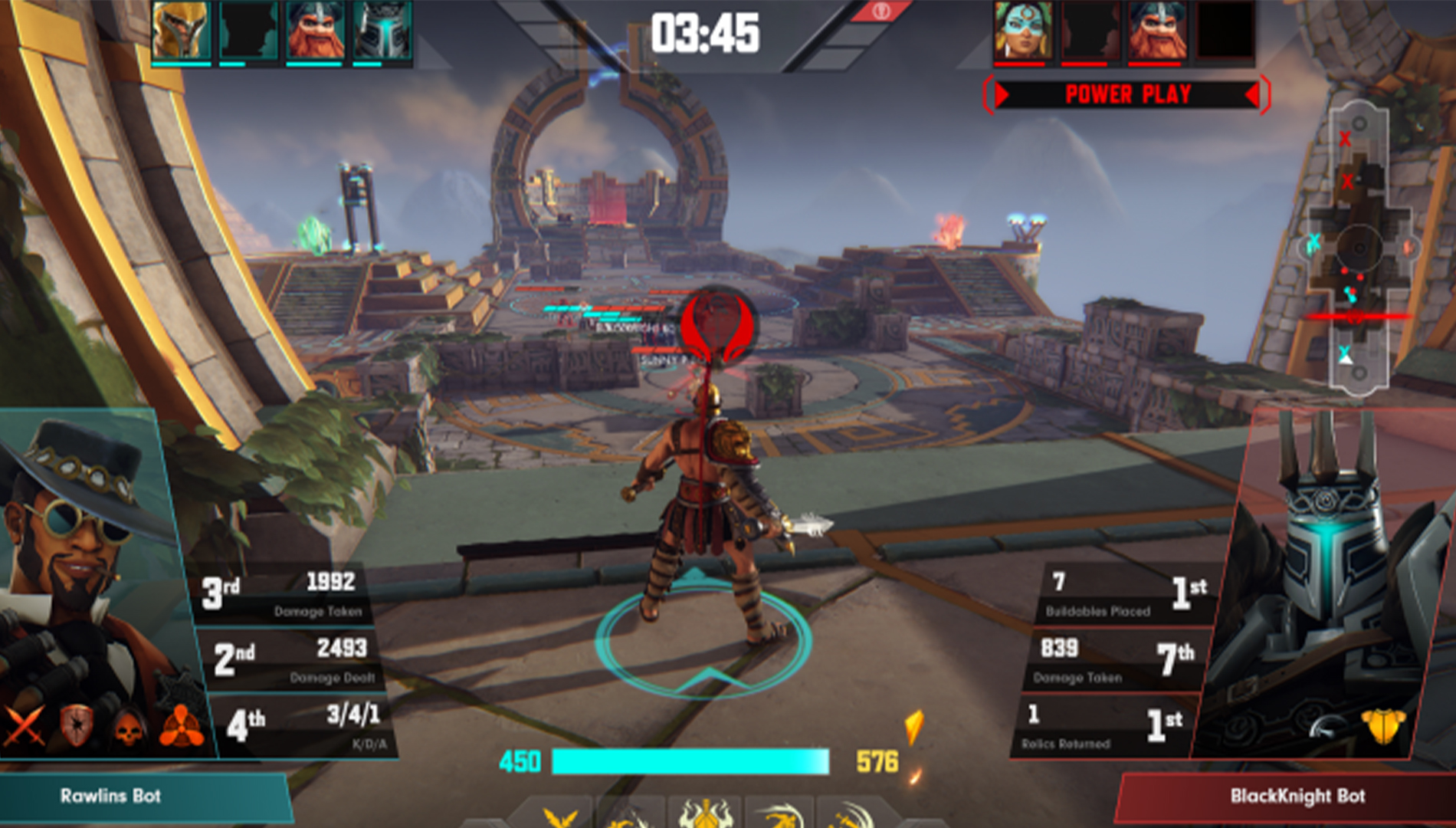Click the orange radiation trefoil badge
The width and height of the screenshot is (1456, 828).
point(182,724)
